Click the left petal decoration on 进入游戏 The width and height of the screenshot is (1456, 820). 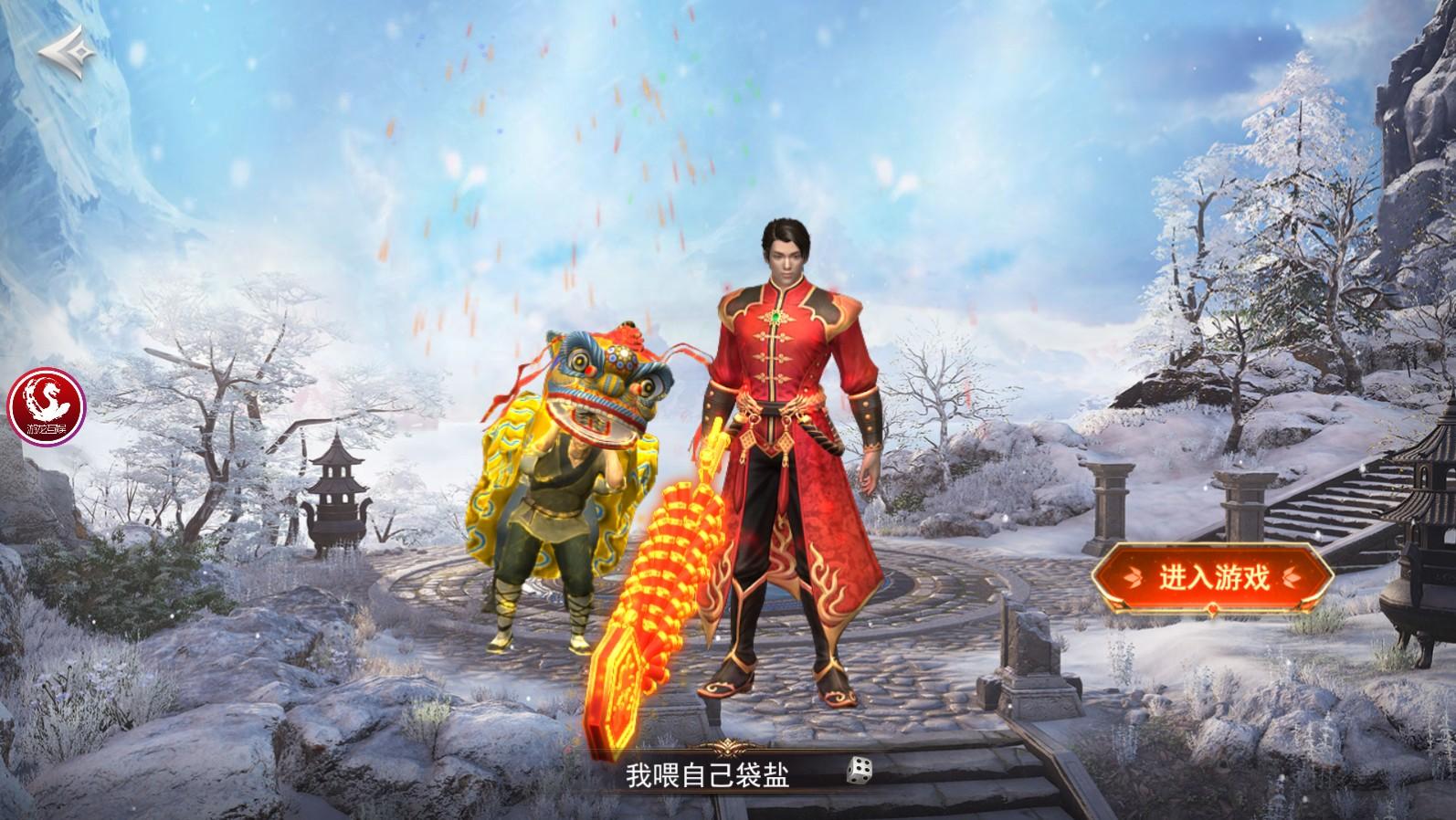coord(1133,577)
